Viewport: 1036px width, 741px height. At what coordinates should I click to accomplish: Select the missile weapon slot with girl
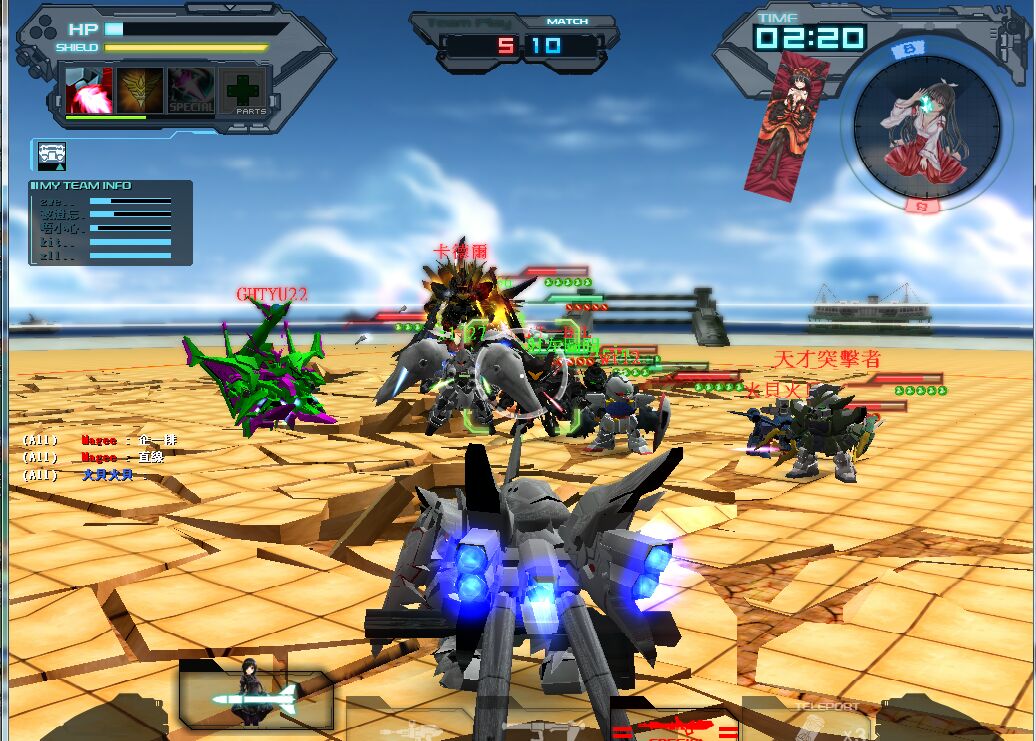click(x=256, y=696)
